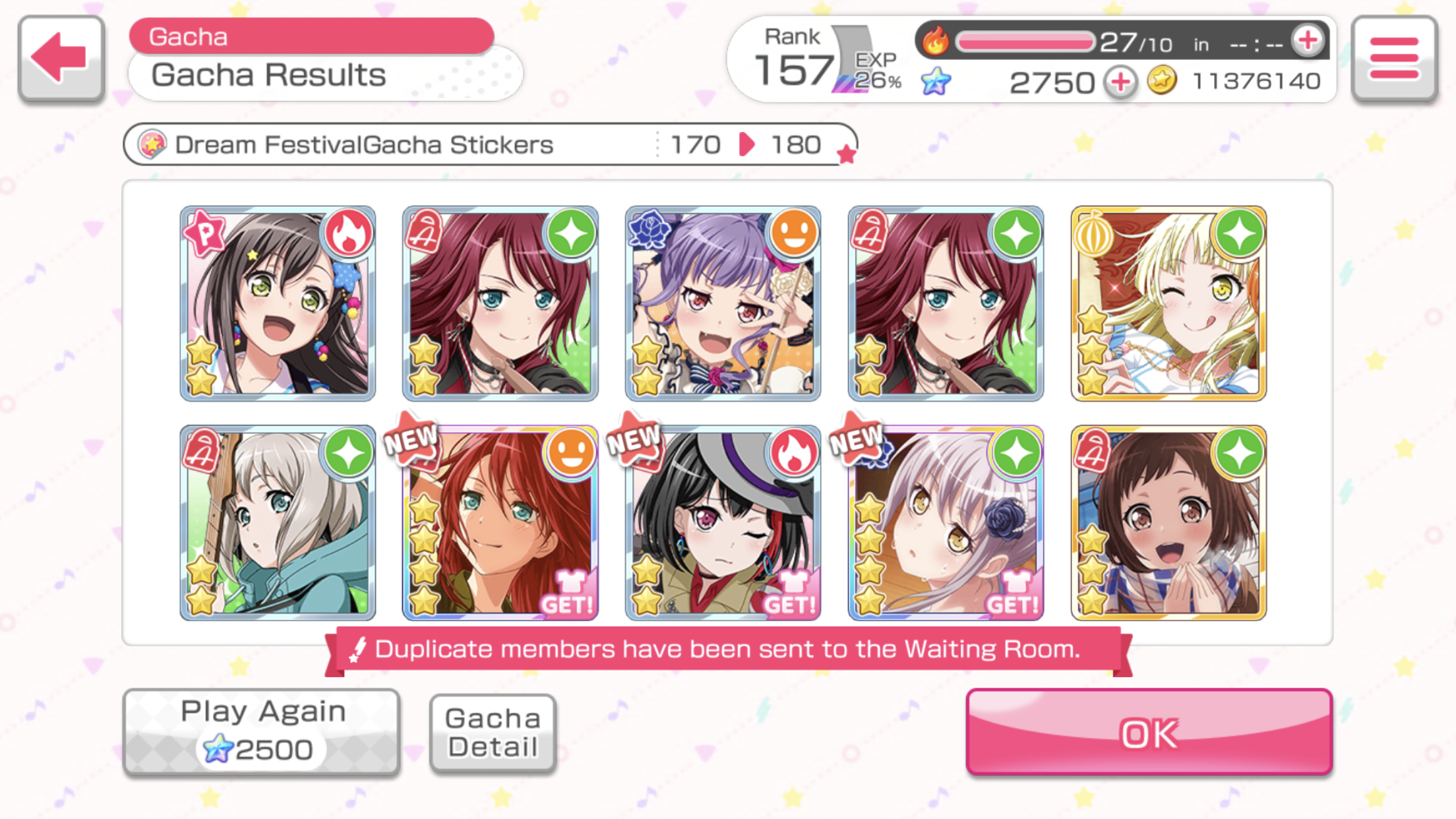Select the purple twin-tailed girl card
Viewport: 1456px width, 819px height.
723,303
